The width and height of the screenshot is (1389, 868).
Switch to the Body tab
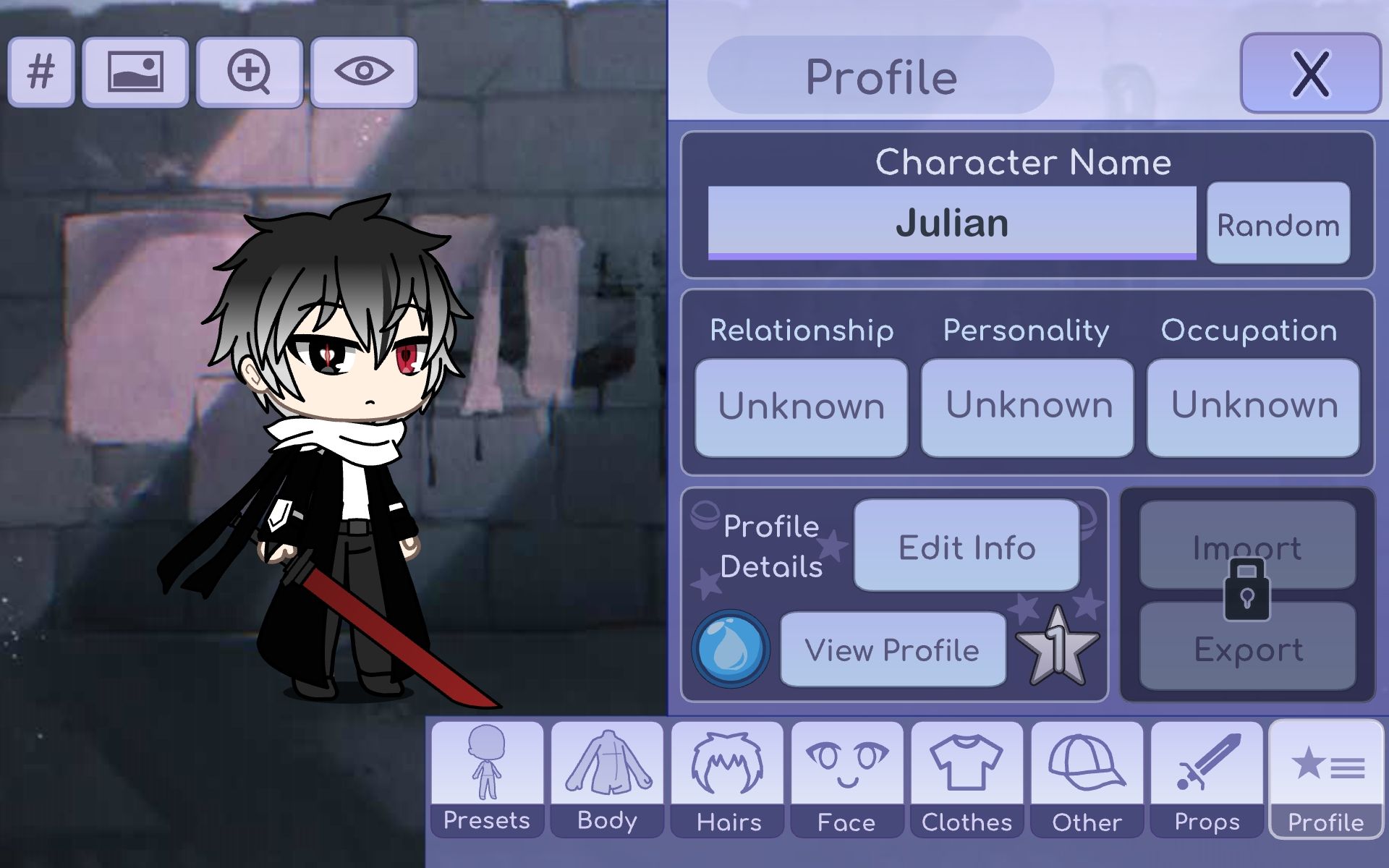[x=607, y=779]
